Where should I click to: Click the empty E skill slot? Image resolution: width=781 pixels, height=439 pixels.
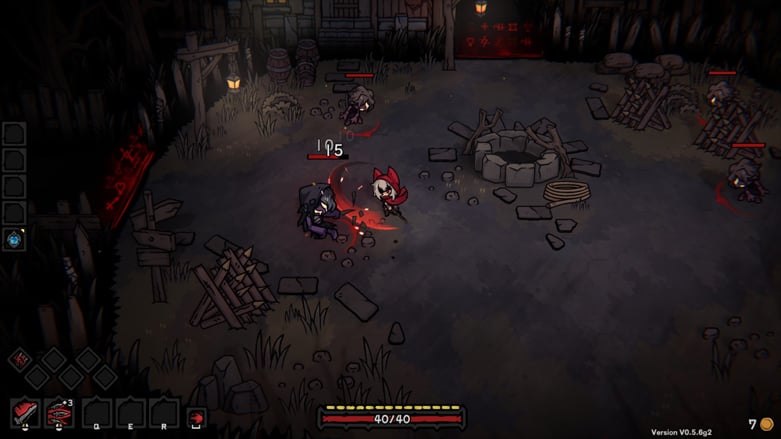130,413
